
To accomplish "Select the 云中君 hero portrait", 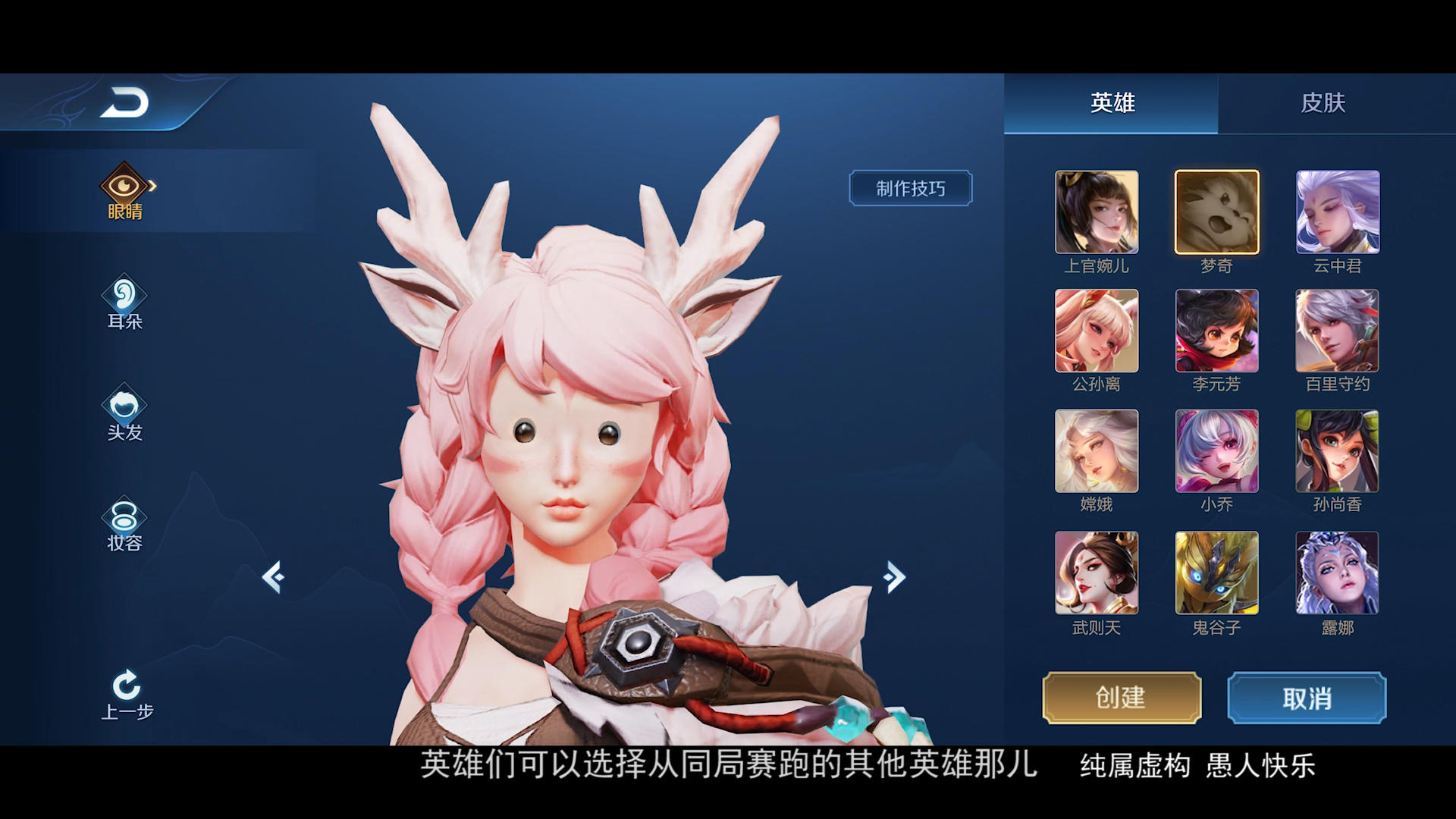I will click(x=1336, y=212).
